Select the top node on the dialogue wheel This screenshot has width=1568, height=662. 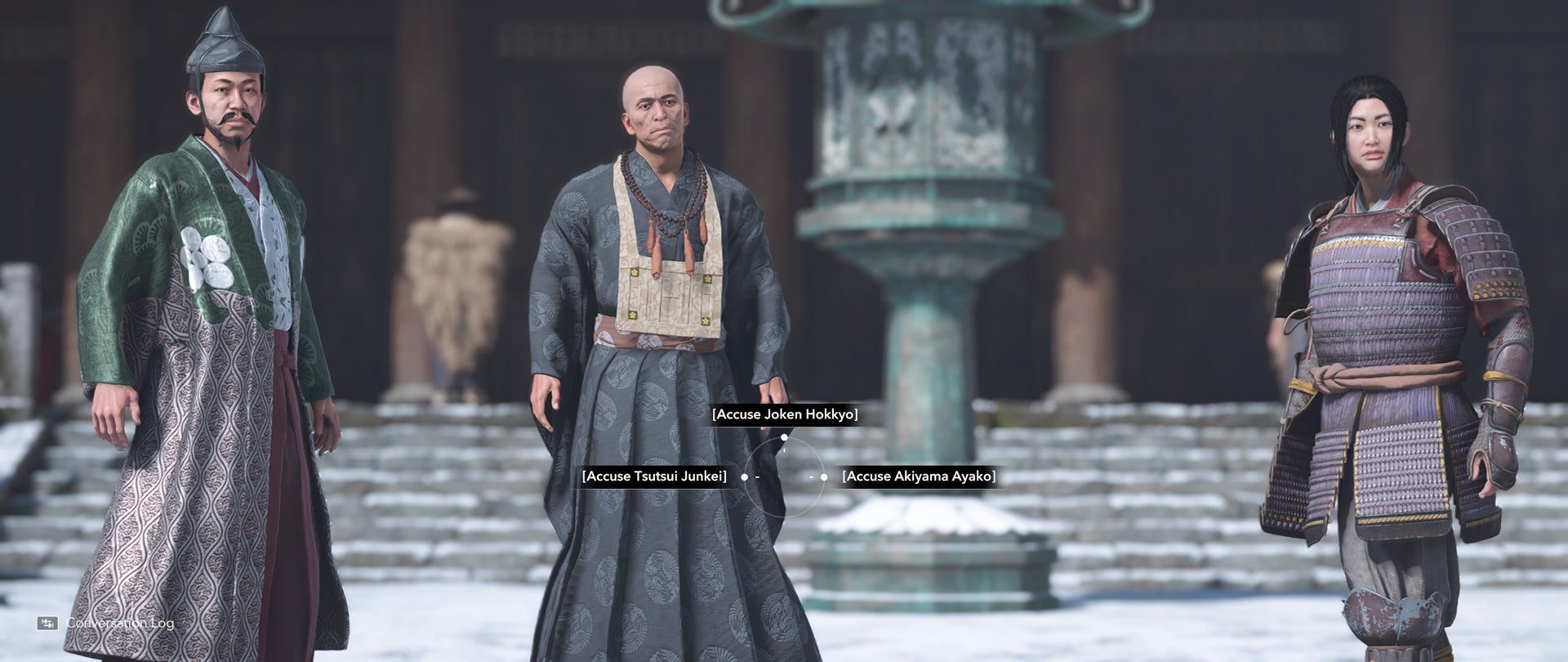coord(784,438)
